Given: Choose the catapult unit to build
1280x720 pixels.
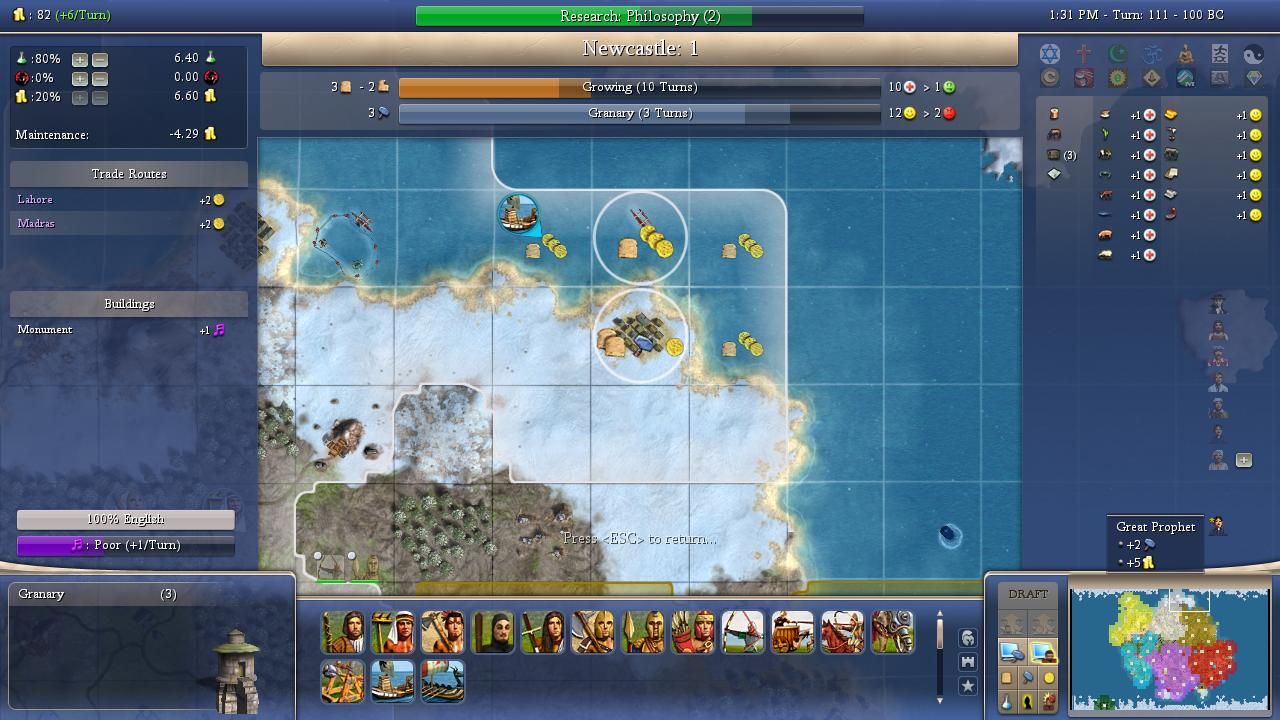Looking at the screenshot, I should click(x=343, y=682).
